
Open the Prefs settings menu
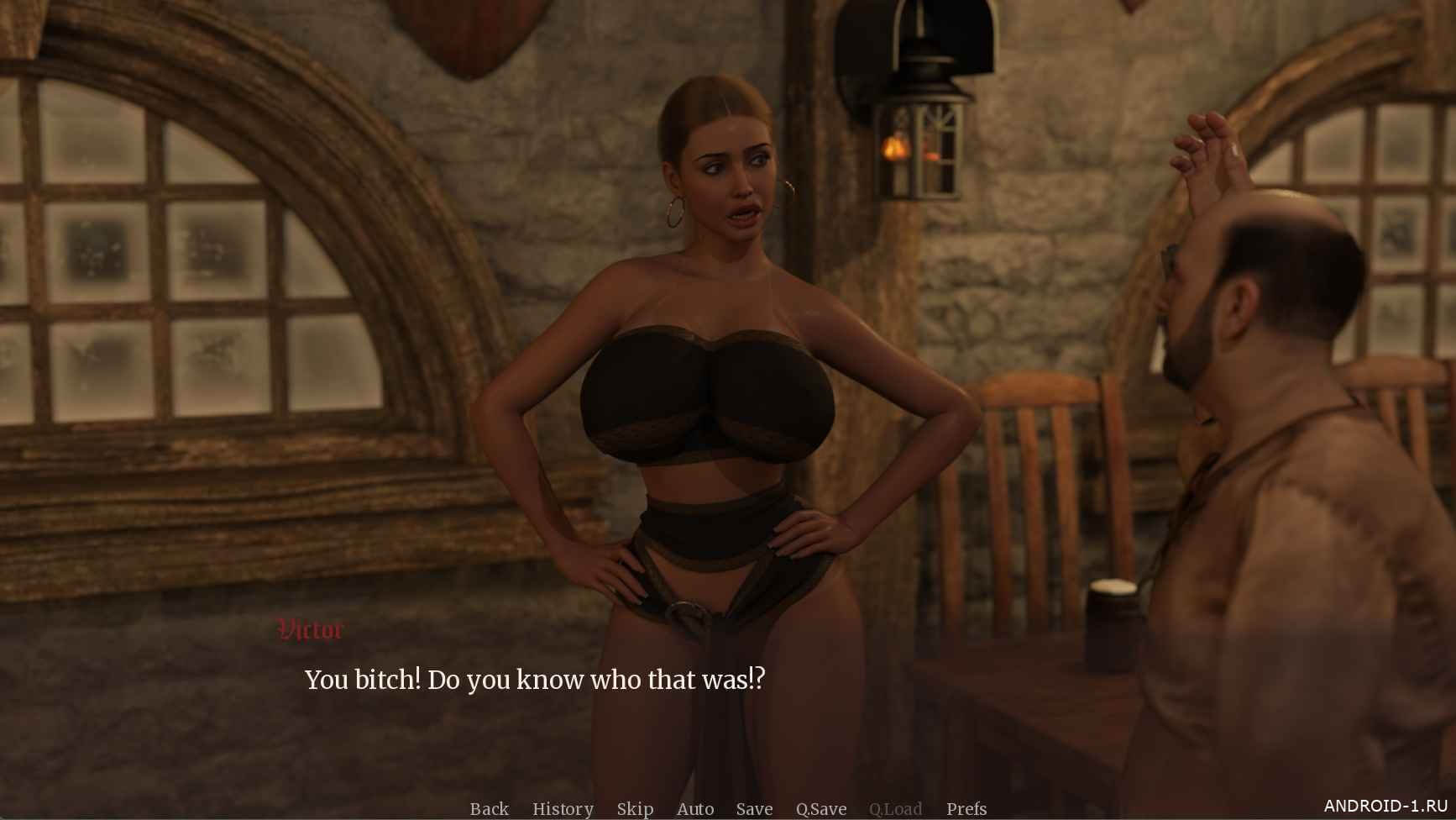[966, 808]
